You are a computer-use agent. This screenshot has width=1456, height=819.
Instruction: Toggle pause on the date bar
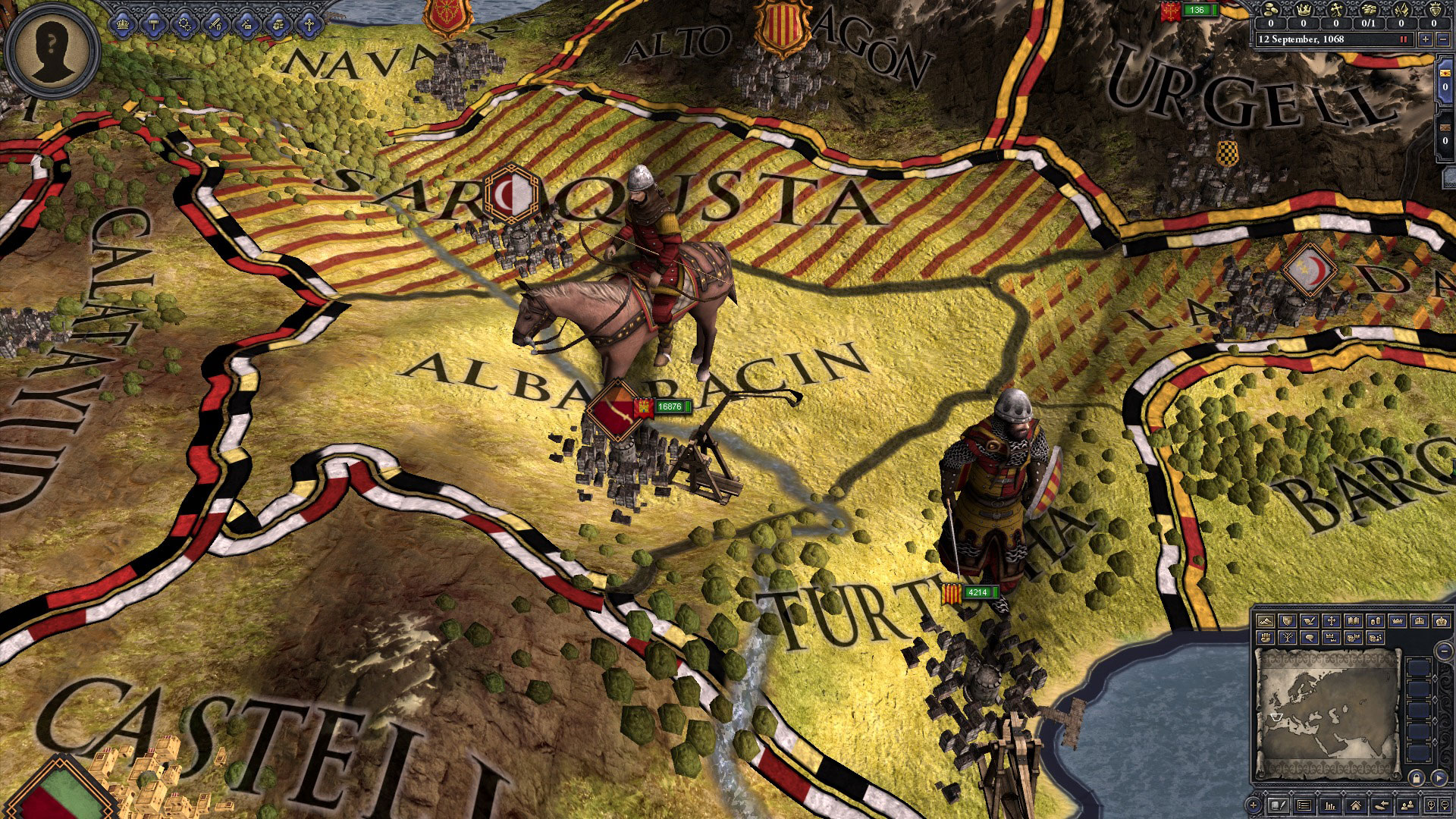pyautogui.click(x=1403, y=39)
